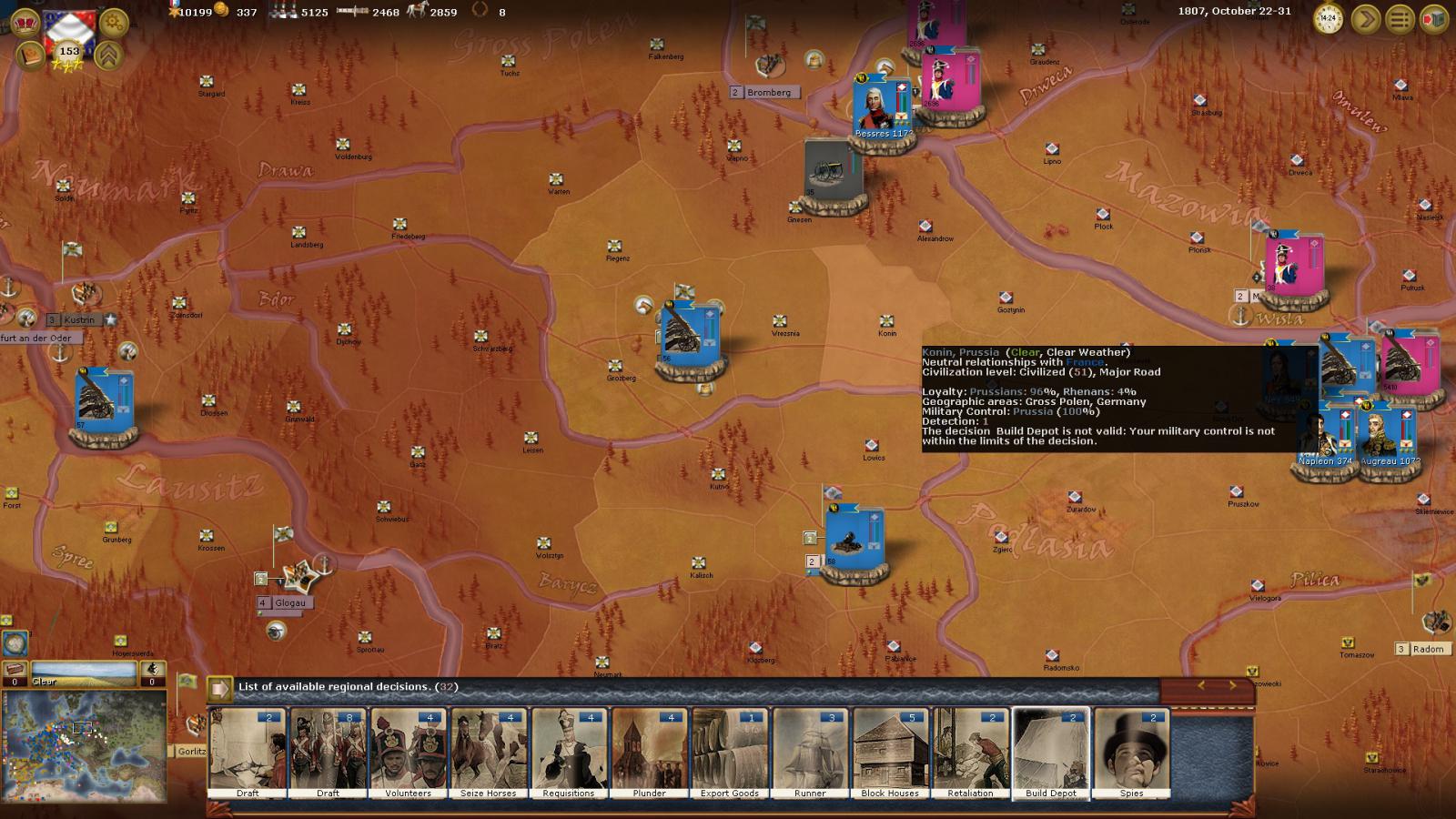Open the ledger book button
The height and width of the screenshot is (819, 1456).
coord(30,56)
